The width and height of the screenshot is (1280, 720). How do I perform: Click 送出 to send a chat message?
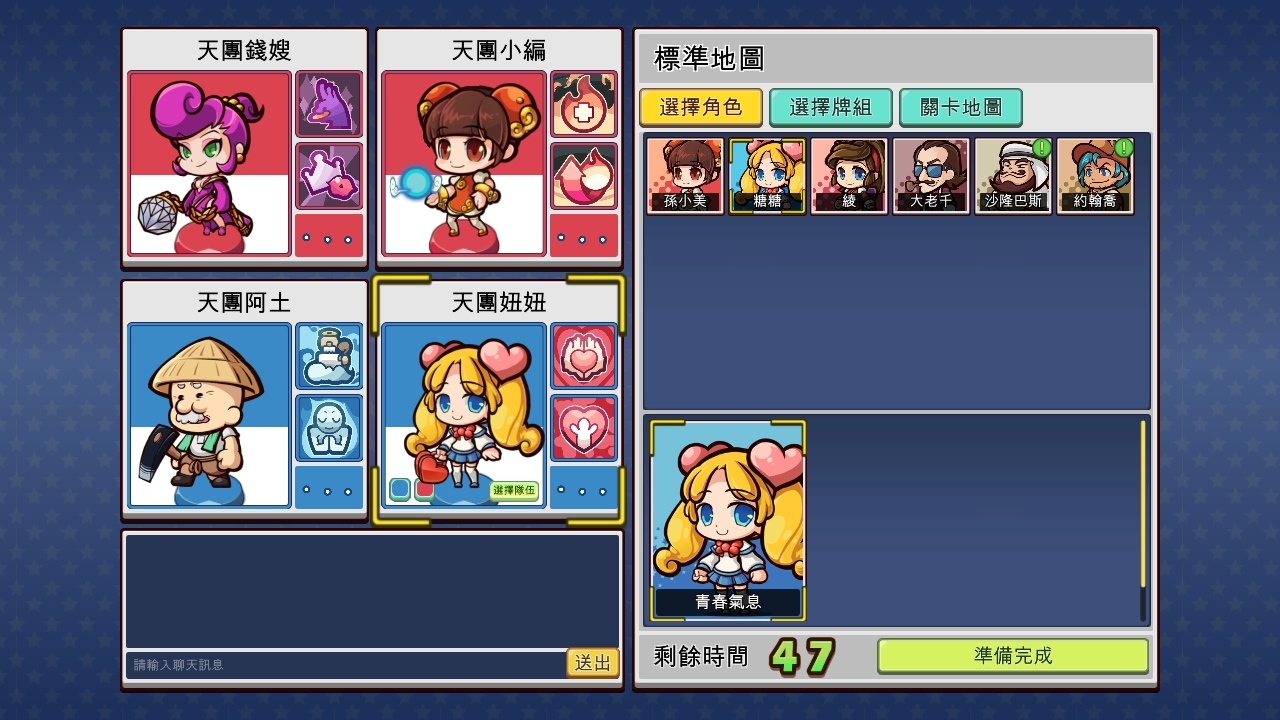pos(594,662)
